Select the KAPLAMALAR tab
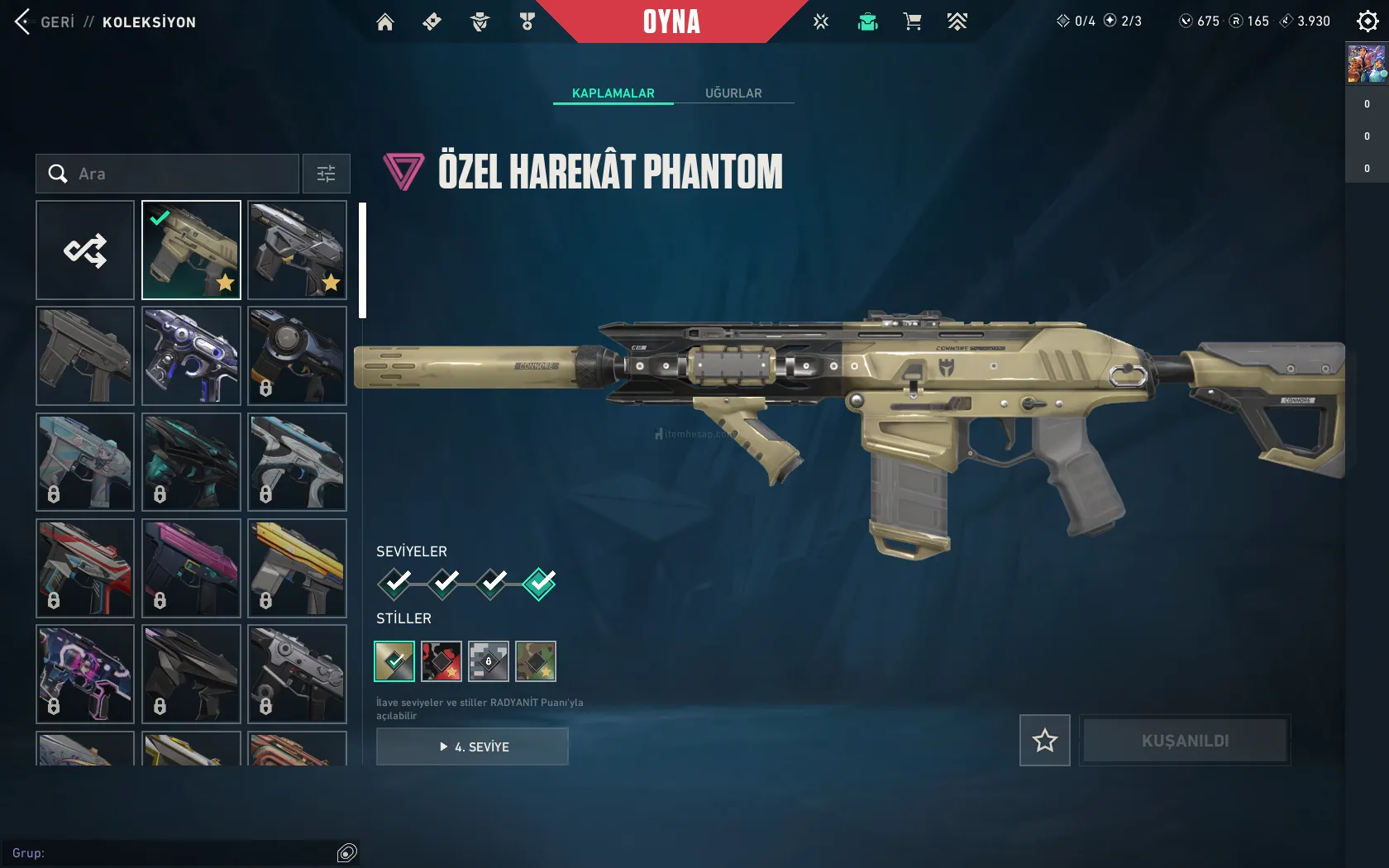This screenshot has height=868, width=1389. coord(613,93)
